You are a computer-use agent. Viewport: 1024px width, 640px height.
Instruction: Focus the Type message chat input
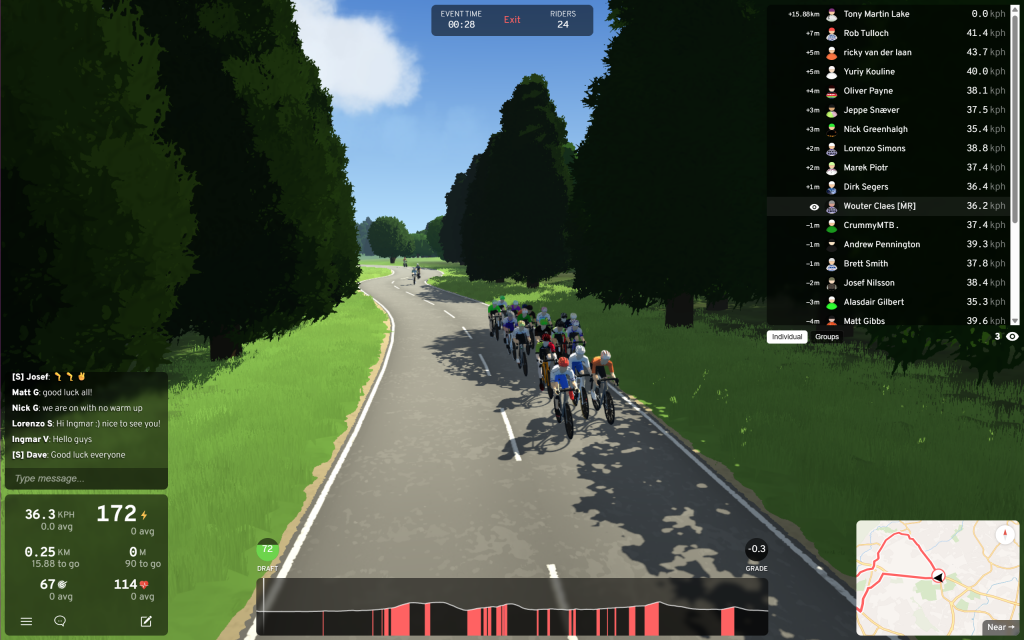(86, 479)
